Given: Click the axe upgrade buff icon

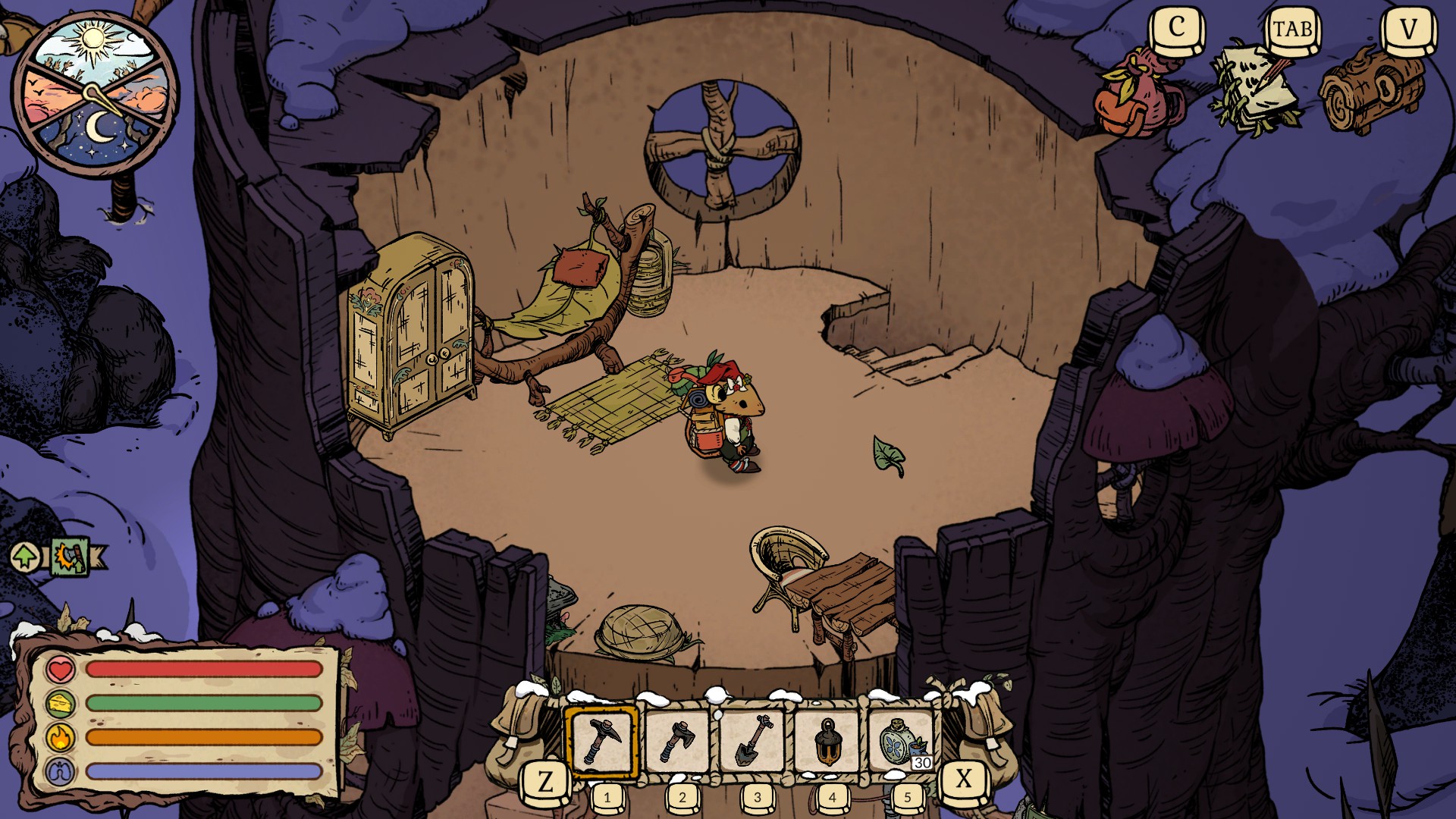Looking at the screenshot, I should [71, 557].
